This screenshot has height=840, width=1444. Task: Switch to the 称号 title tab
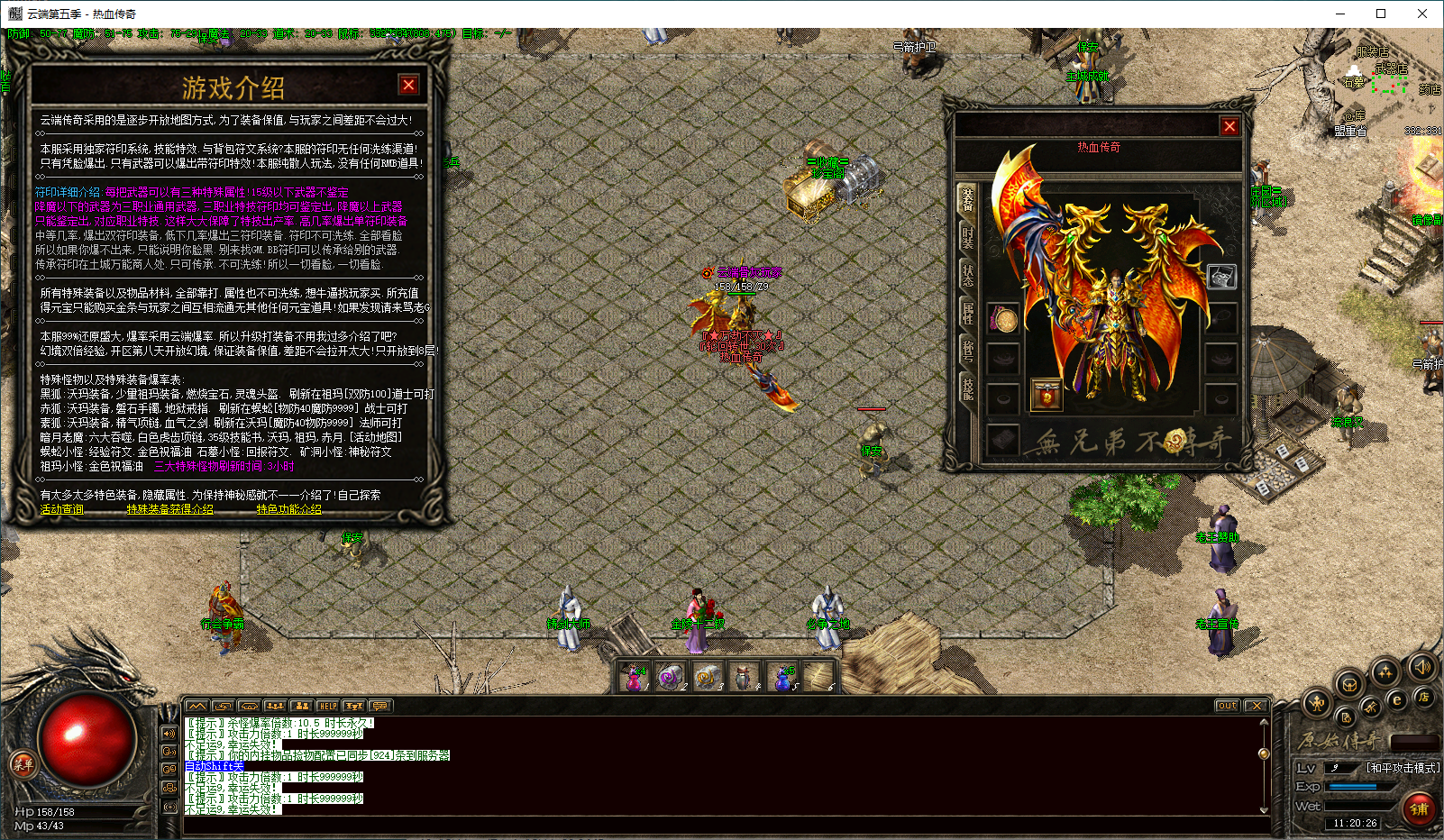click(x=967, y=350)
